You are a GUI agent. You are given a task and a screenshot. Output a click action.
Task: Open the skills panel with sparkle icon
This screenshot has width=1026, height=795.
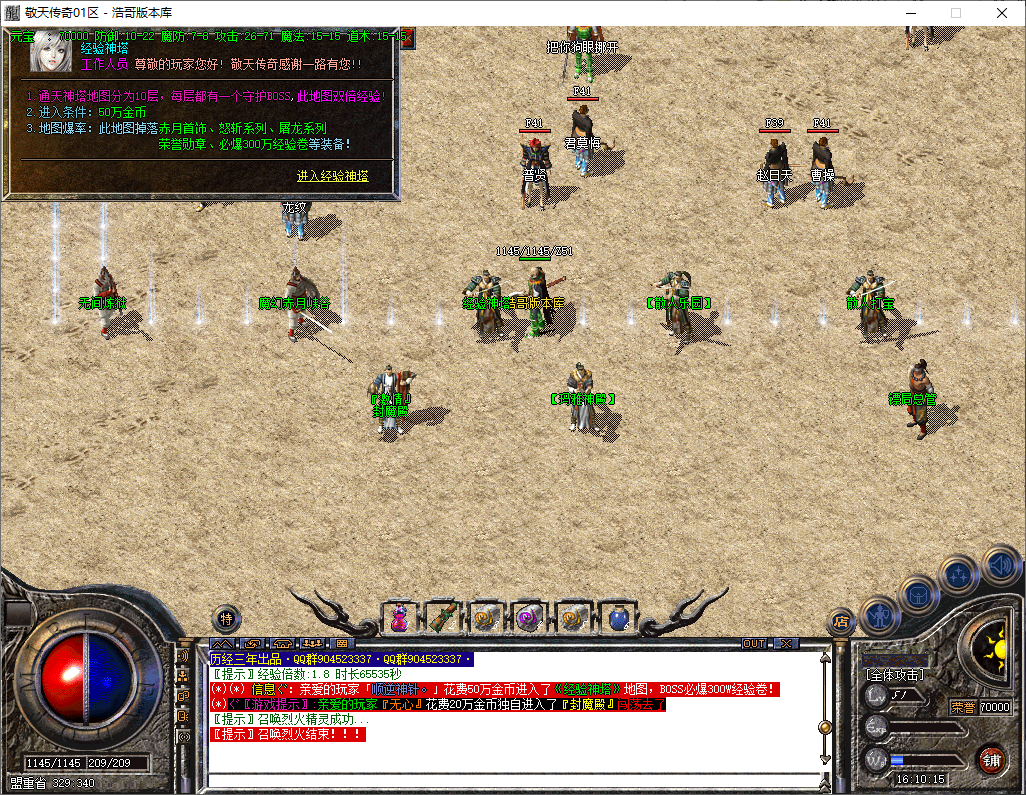click(959, 575)
